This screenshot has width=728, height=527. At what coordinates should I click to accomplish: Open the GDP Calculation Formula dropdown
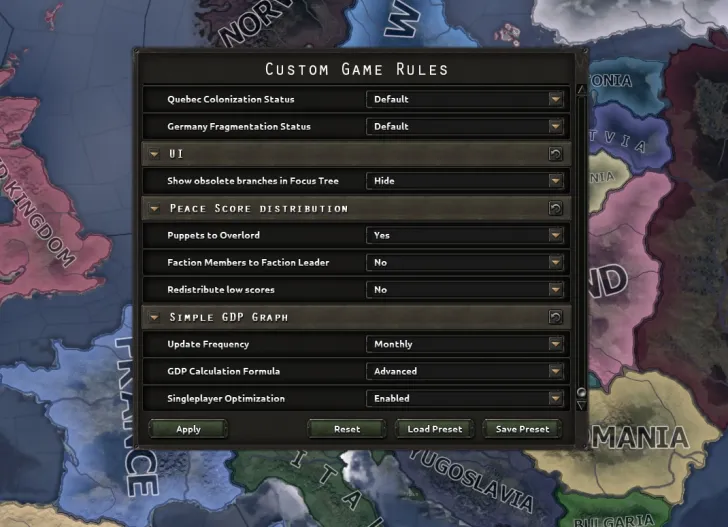pyautogui.click(x=466, y=371)
